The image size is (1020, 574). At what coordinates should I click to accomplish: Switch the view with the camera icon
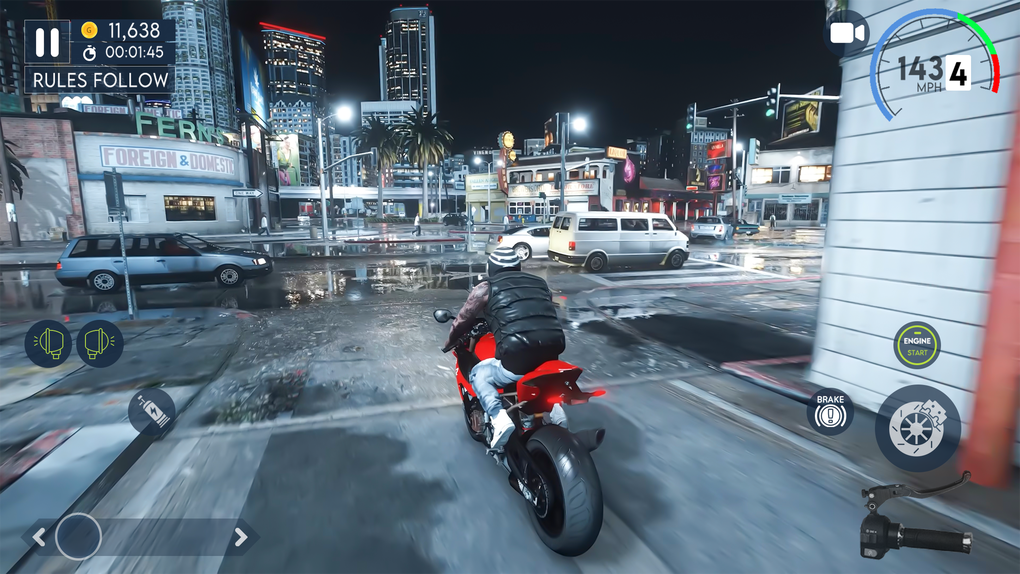pyautogui.click(x=846, y=34)
